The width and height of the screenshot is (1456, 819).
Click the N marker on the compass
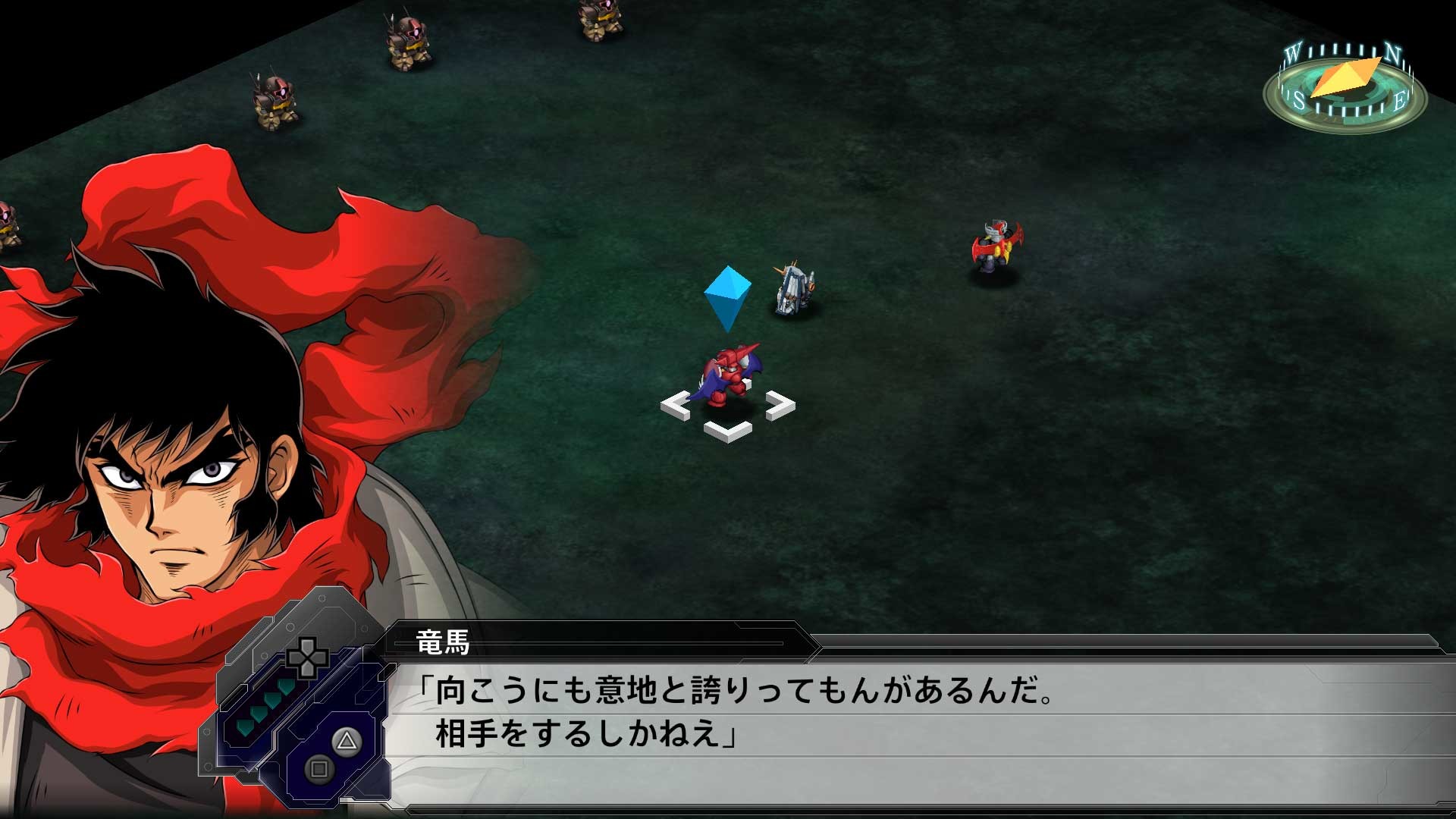(x=1394, y=55)
